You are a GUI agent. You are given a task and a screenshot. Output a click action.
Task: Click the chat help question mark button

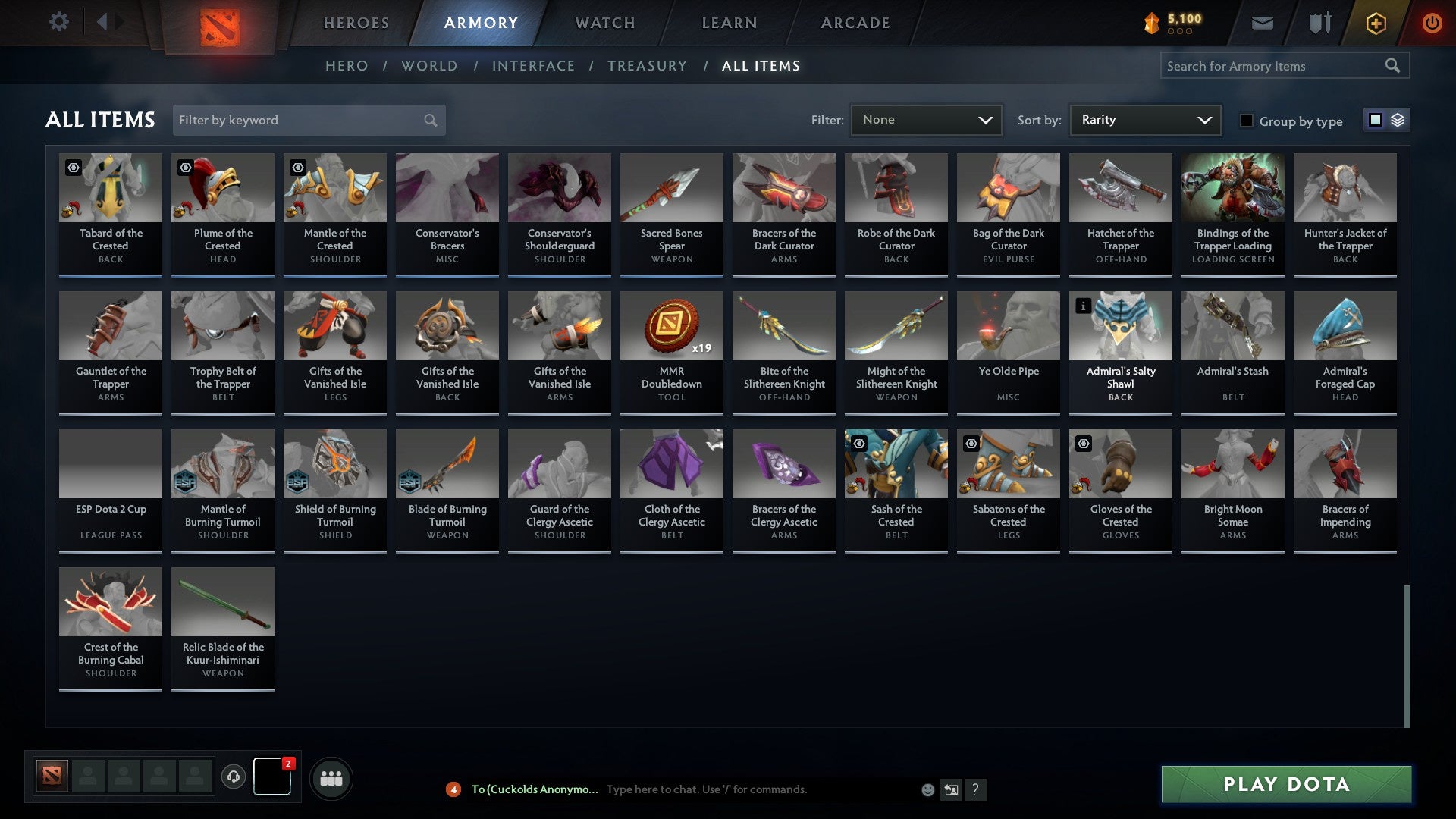[975, 789]
